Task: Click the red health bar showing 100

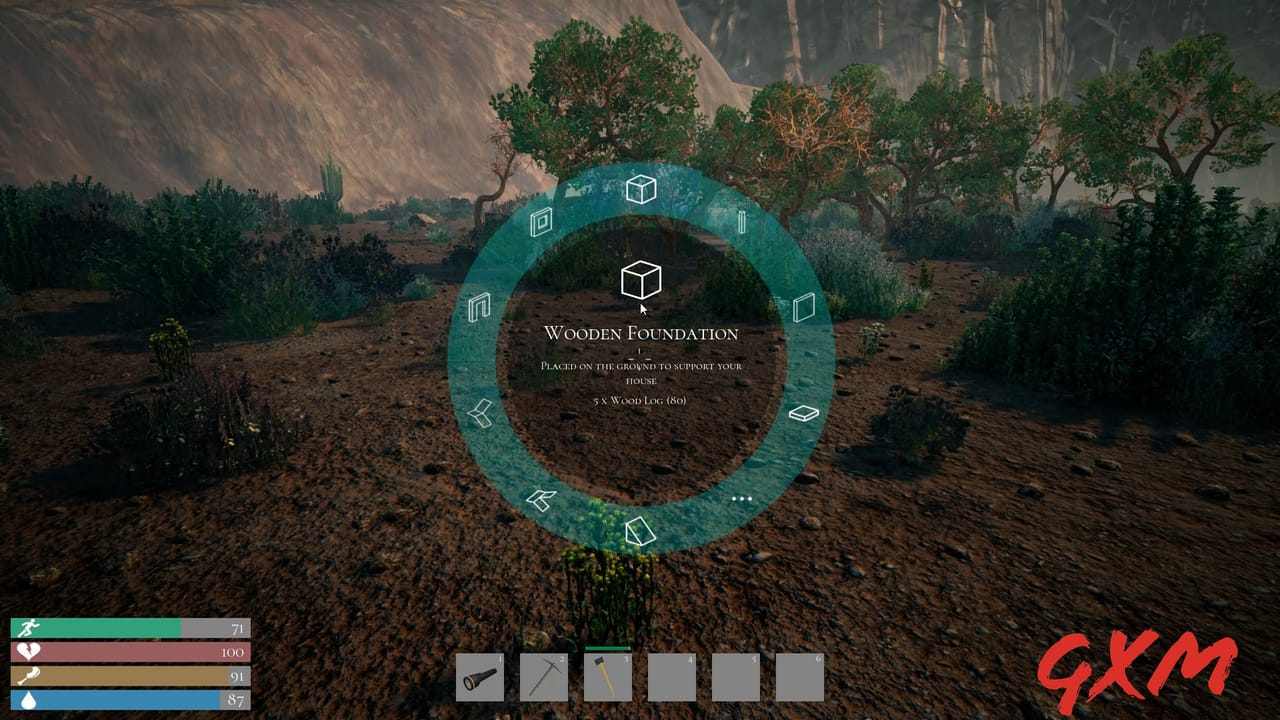Action: click(x=120, y=652)
